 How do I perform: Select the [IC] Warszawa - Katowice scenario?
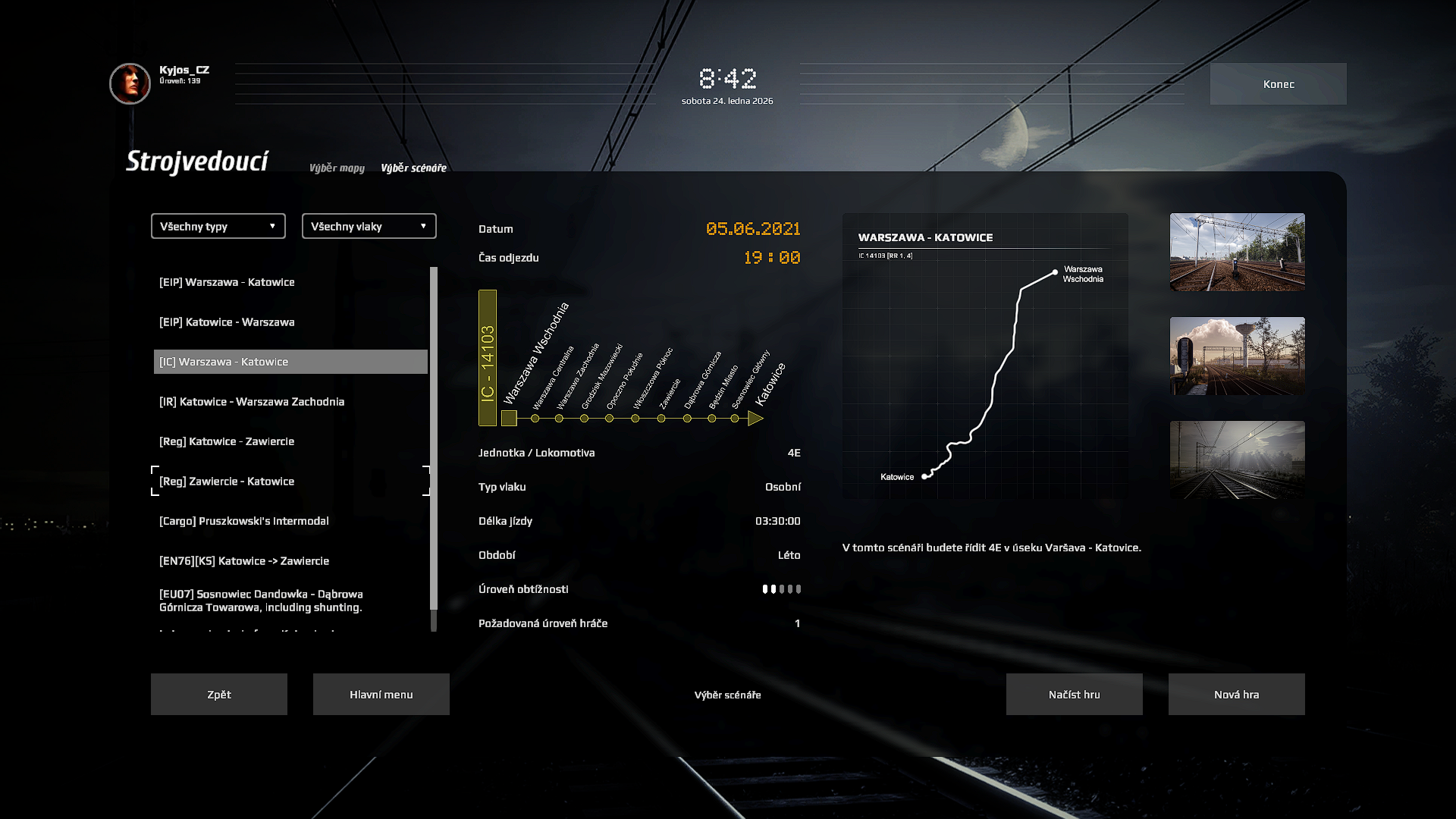[224, 362]
